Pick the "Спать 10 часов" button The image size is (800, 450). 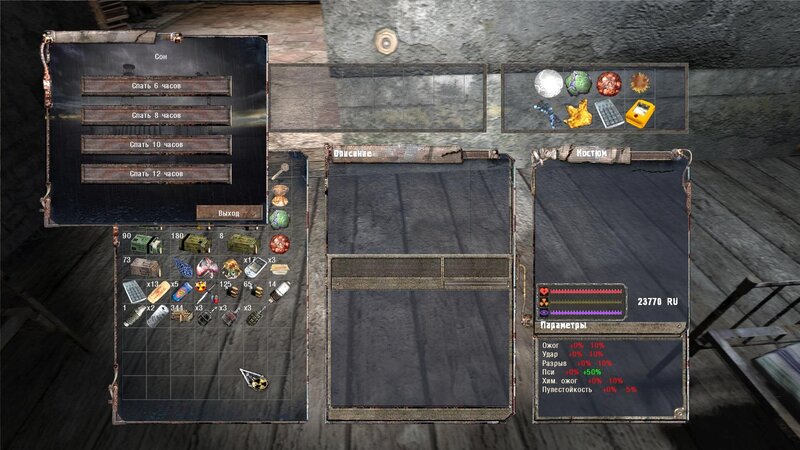tap(156, 146)
